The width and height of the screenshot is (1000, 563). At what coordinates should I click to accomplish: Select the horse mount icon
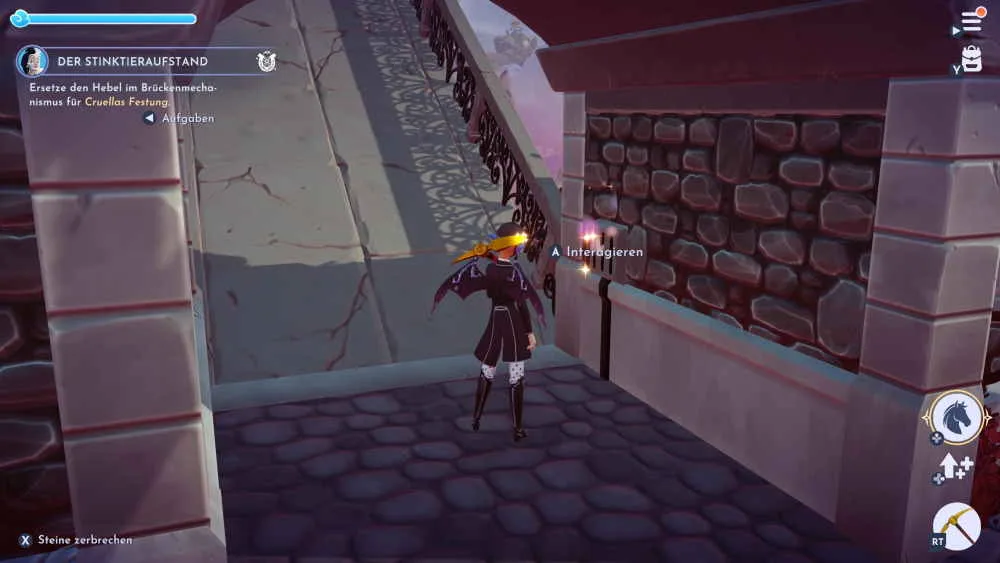[957, 416]
